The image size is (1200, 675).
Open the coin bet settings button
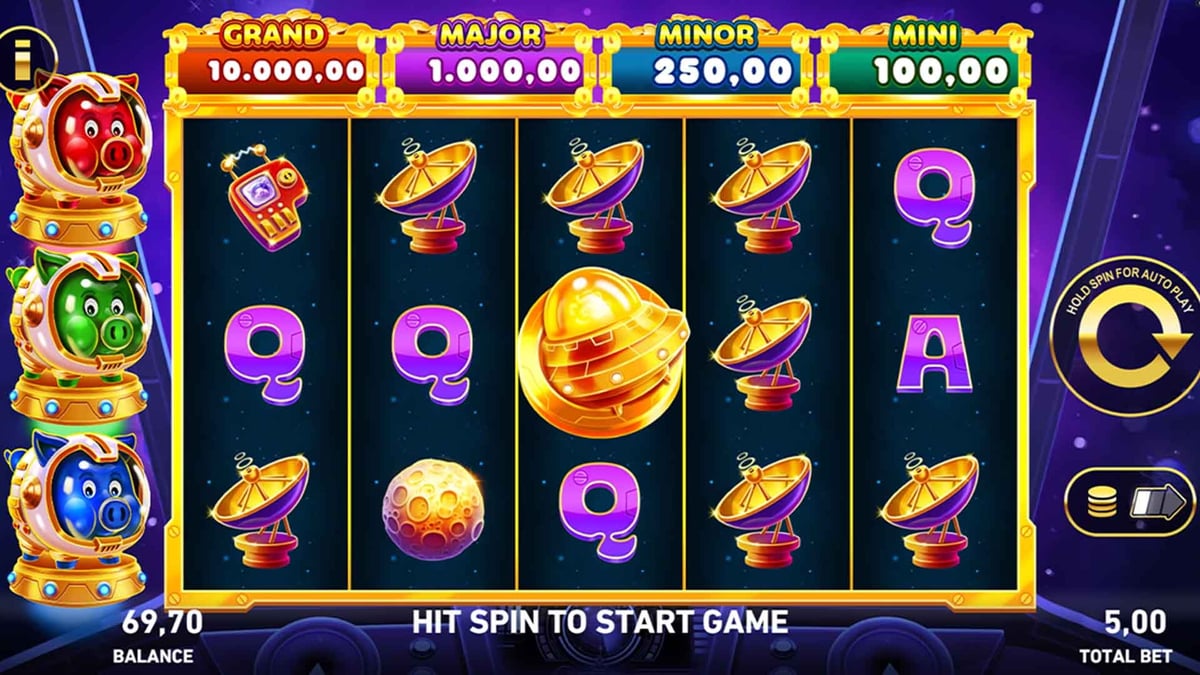[x=1129, y=503]
